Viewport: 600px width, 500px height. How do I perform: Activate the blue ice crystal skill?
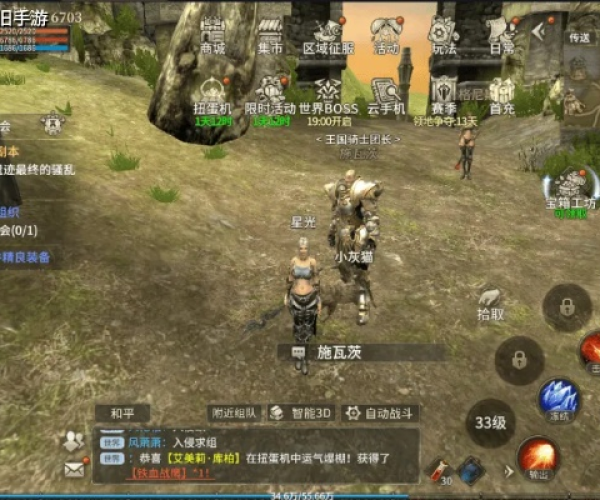[x=559, y=396]
